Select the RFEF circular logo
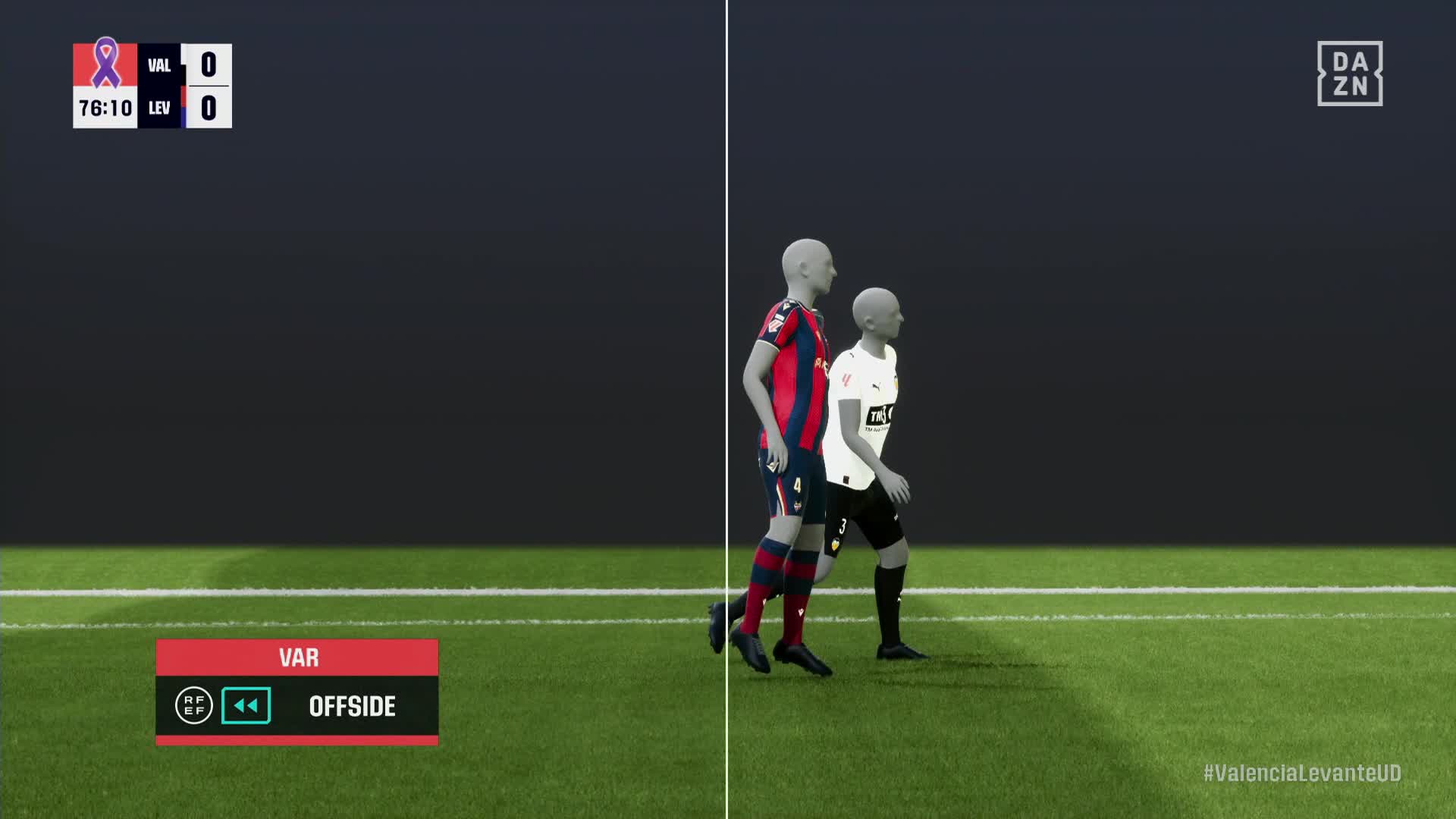1456x819 pixels. pos(193,706)
